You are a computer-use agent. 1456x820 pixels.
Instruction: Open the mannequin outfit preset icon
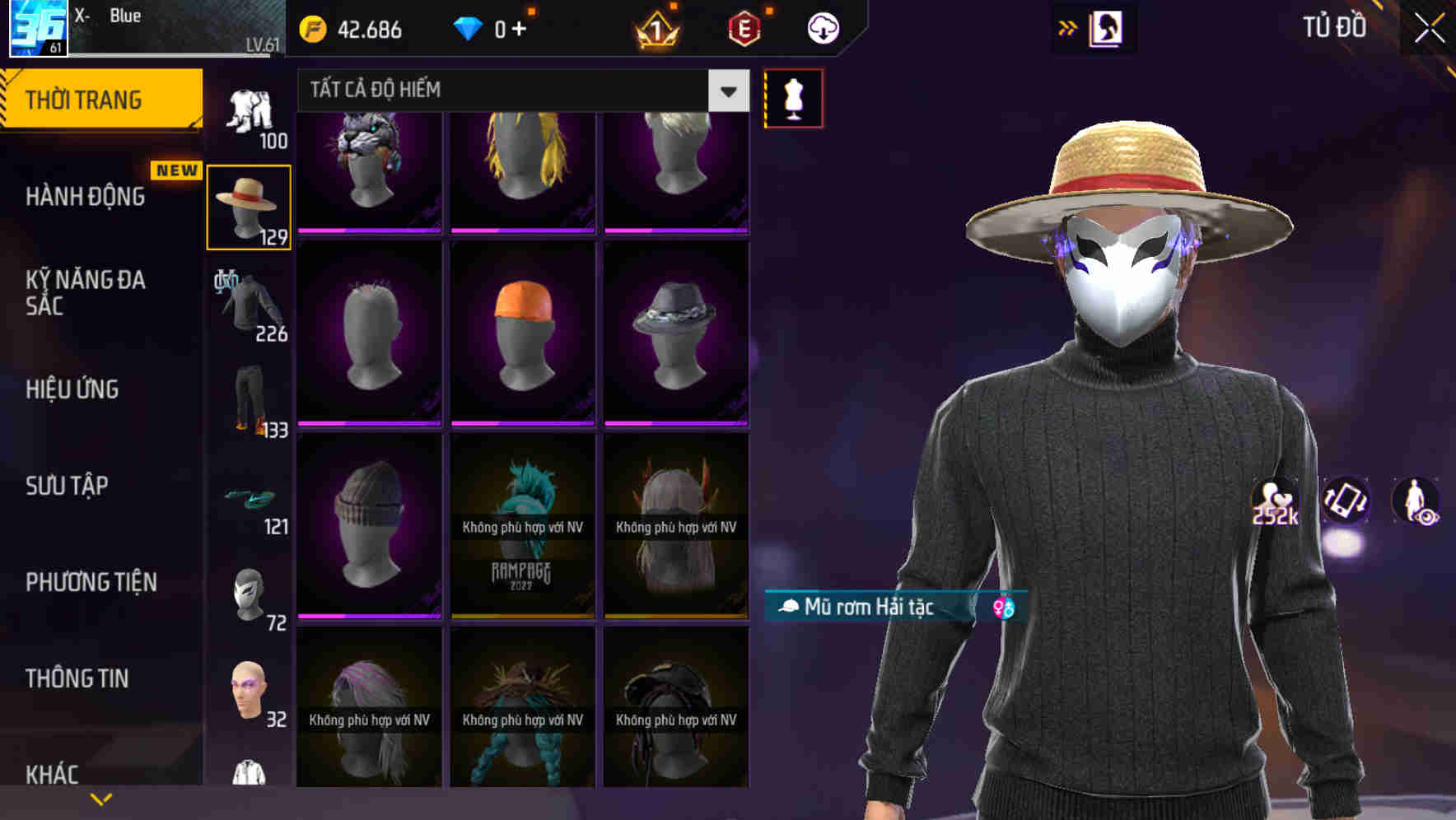click(792, 97)
